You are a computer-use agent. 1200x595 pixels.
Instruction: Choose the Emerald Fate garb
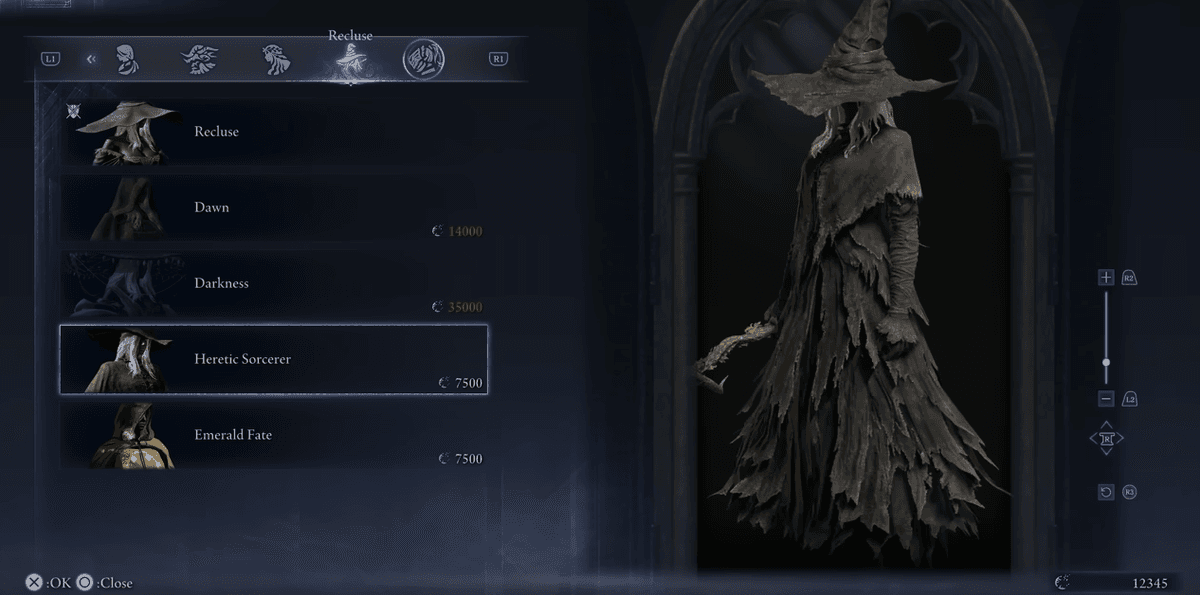coord(273,435)
